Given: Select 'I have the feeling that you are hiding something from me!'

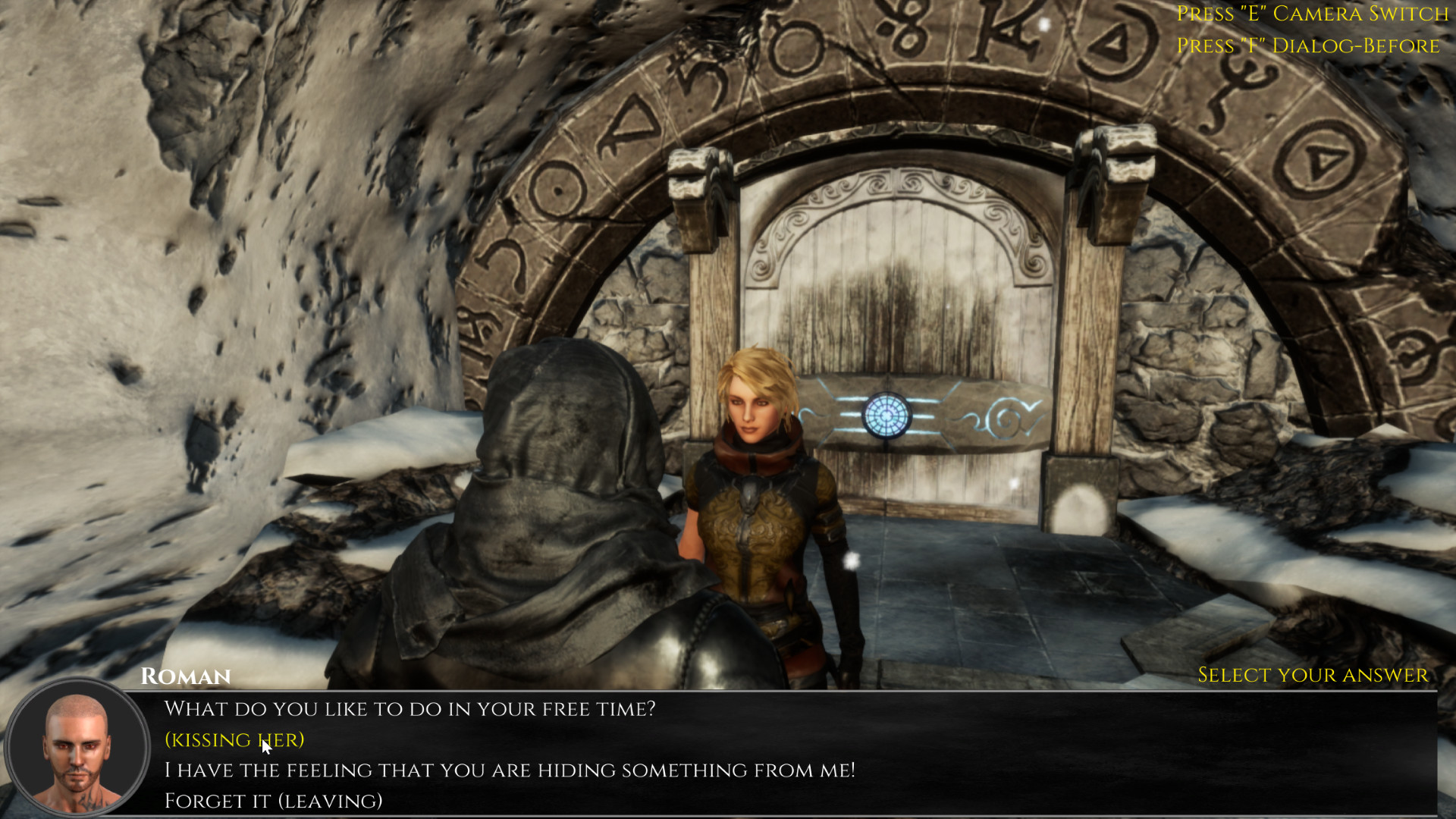Looking at the screenshot, I should coord(510,769).
